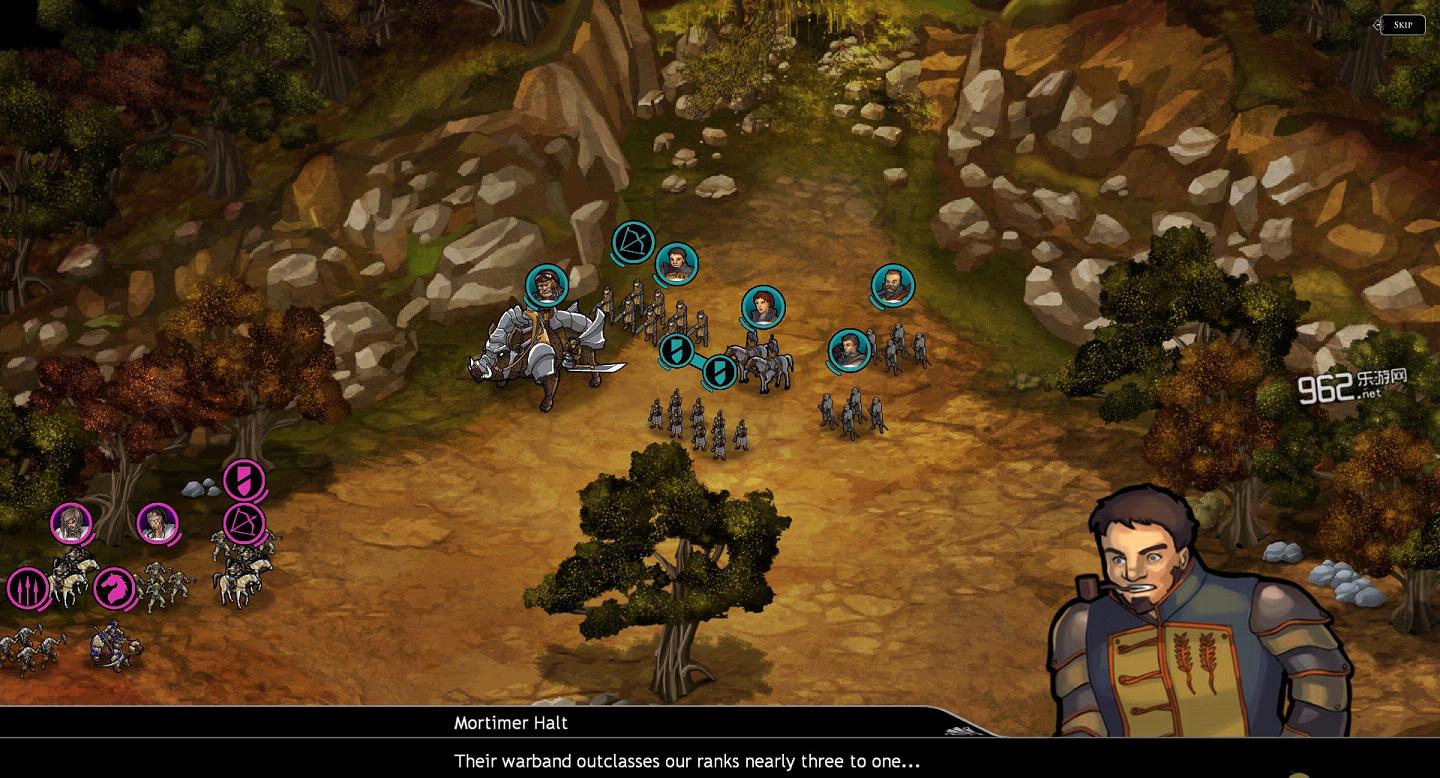Choose the magenta shield unit badge
The width and height of the screenshot is (1440, 778).
tap(243, 479)
